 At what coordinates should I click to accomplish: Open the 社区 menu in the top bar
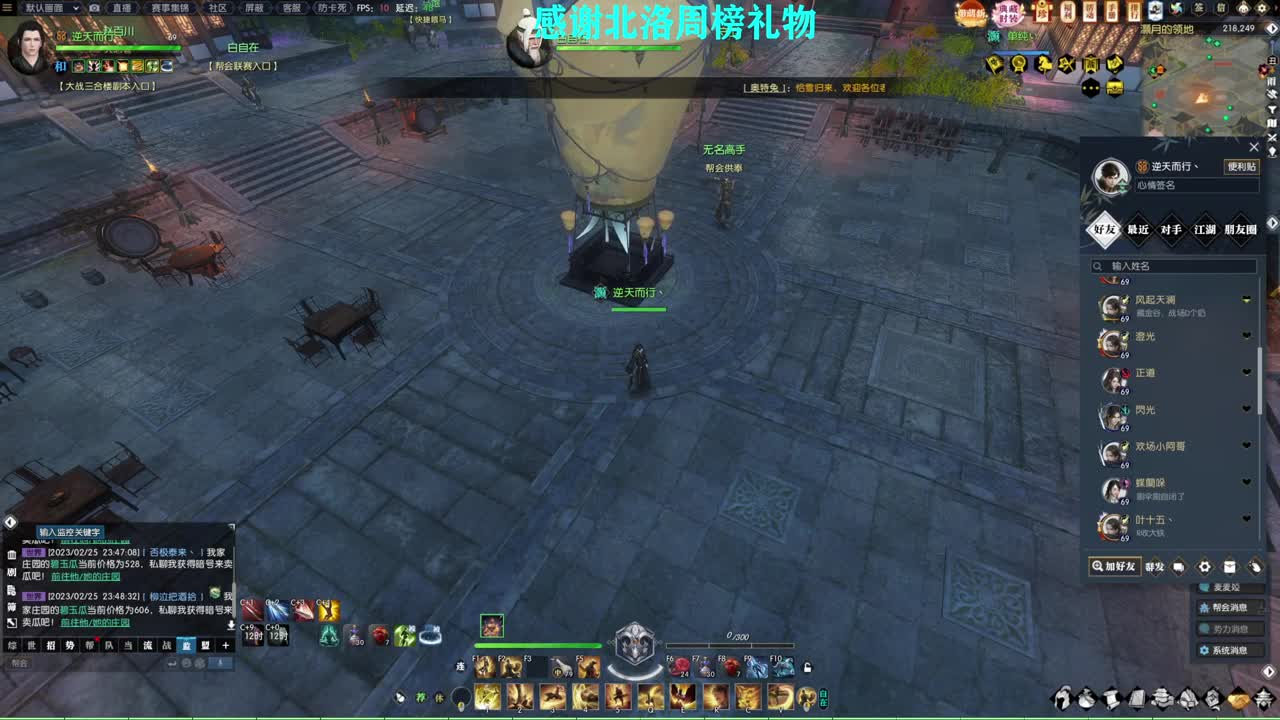pos(216,8)
